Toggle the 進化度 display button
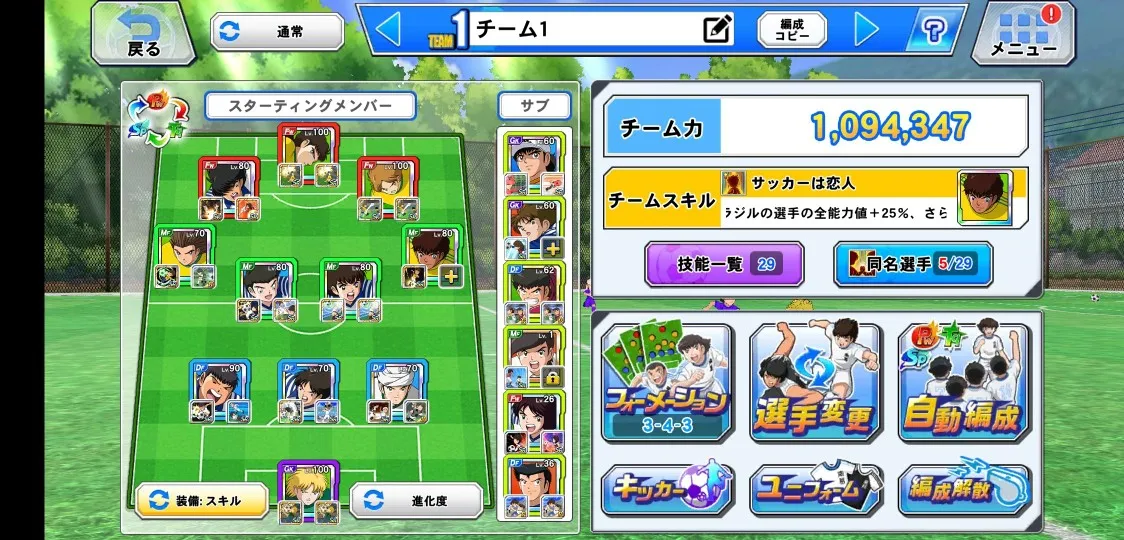Screen dimensions: 1124x540 point(416,501)
